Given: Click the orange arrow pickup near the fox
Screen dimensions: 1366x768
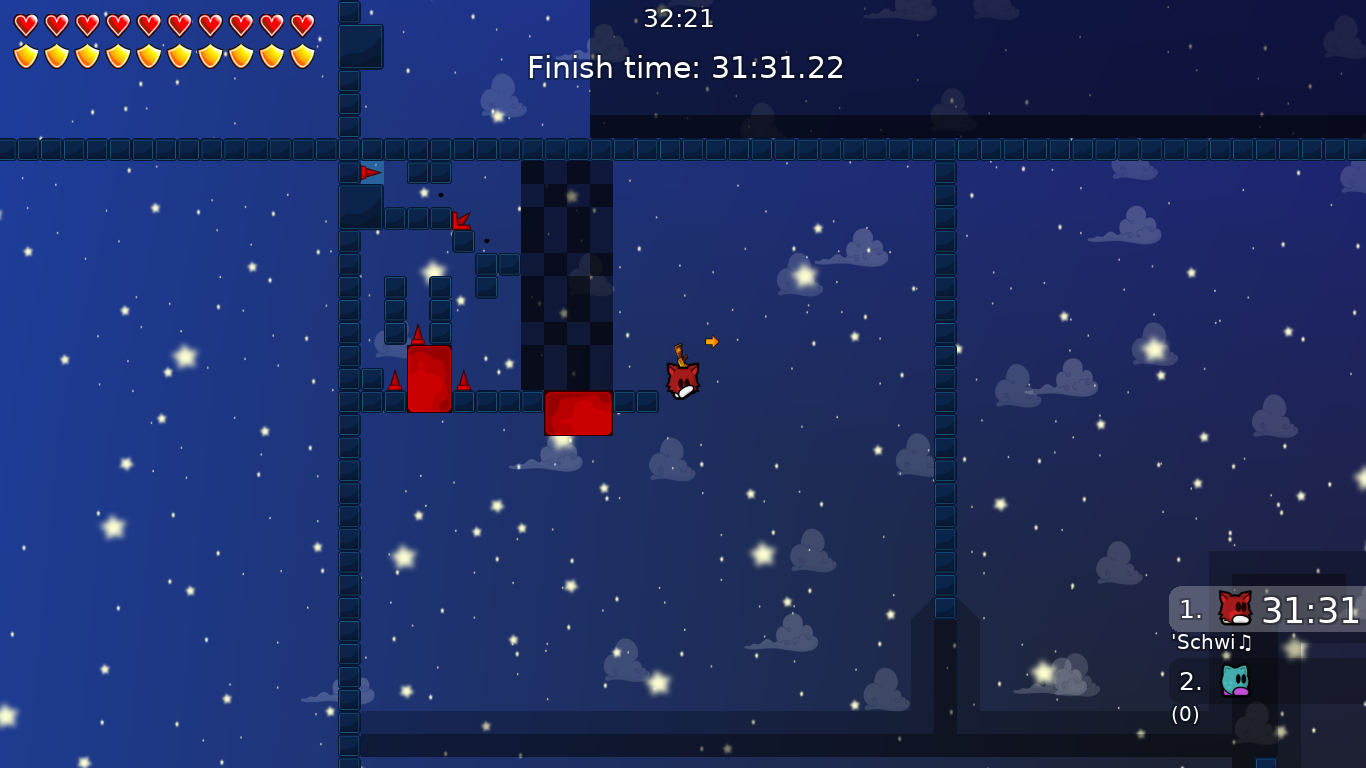Looking at the screenshot, I should click(x=711, y=341).
